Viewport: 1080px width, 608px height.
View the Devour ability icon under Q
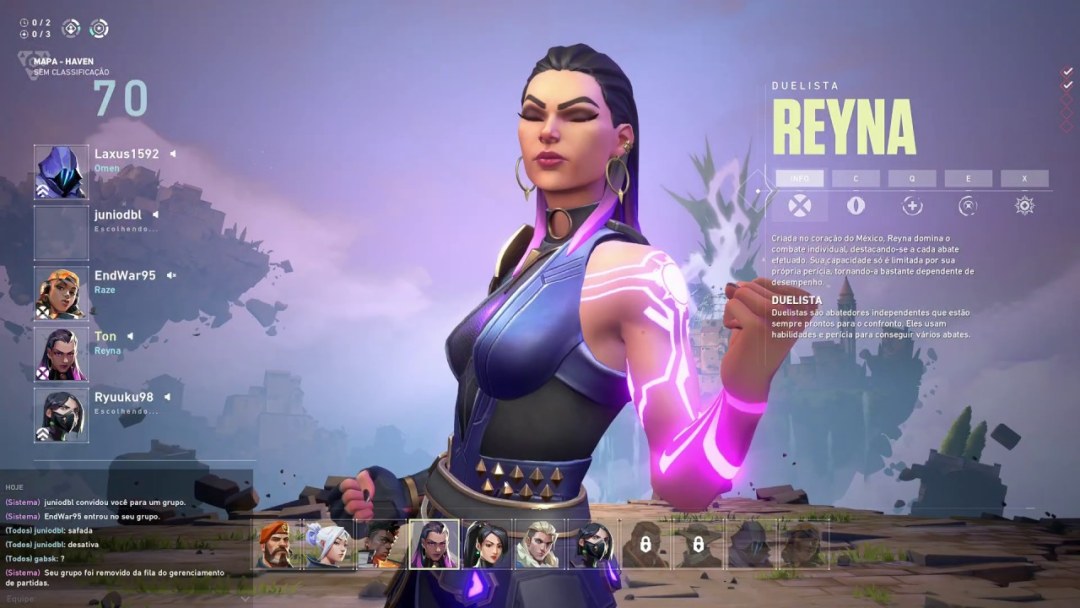[x=912, y=205]
